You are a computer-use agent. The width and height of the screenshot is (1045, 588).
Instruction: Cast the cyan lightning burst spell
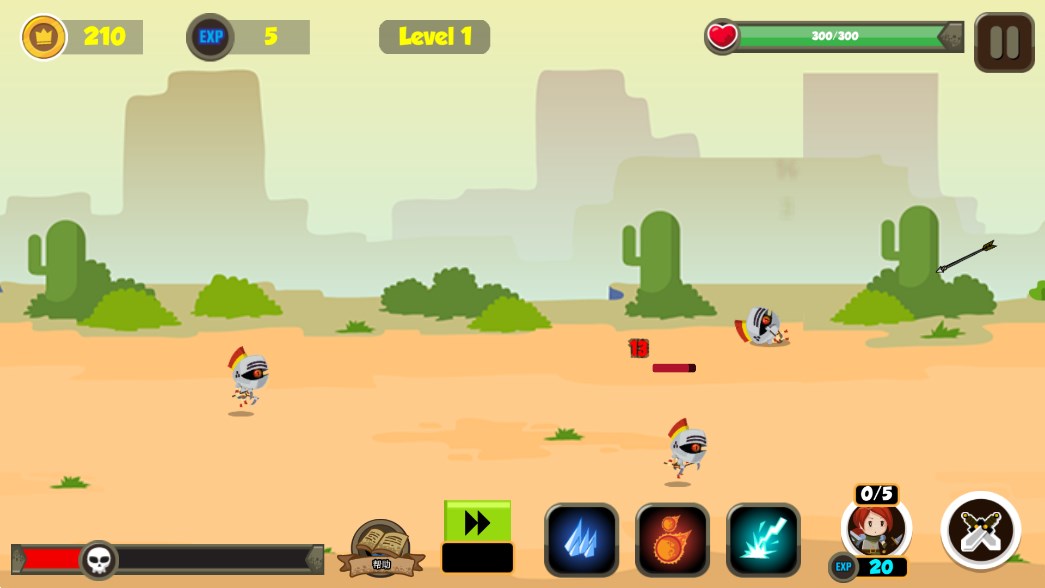763,540
